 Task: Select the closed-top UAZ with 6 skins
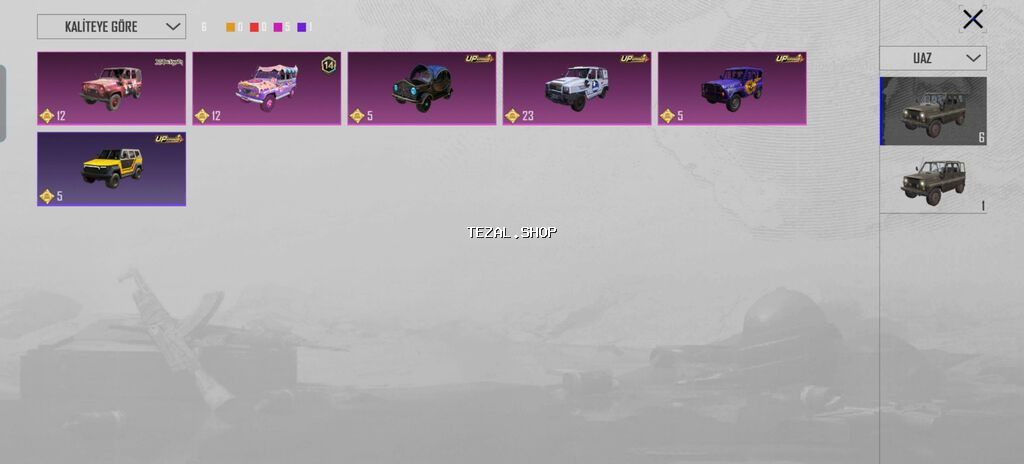[933, 111]
